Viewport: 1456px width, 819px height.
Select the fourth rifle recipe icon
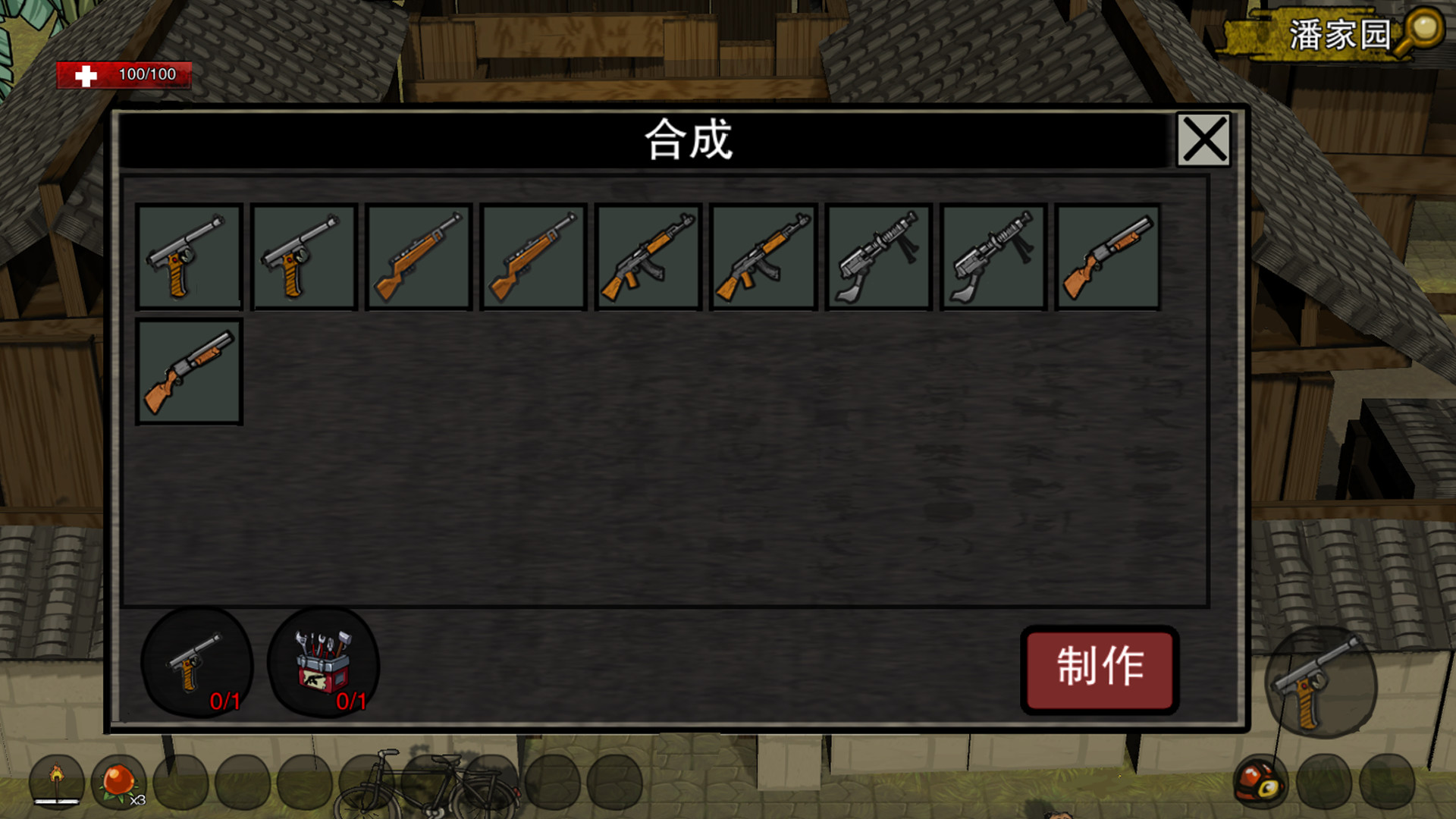pos(534,256)
